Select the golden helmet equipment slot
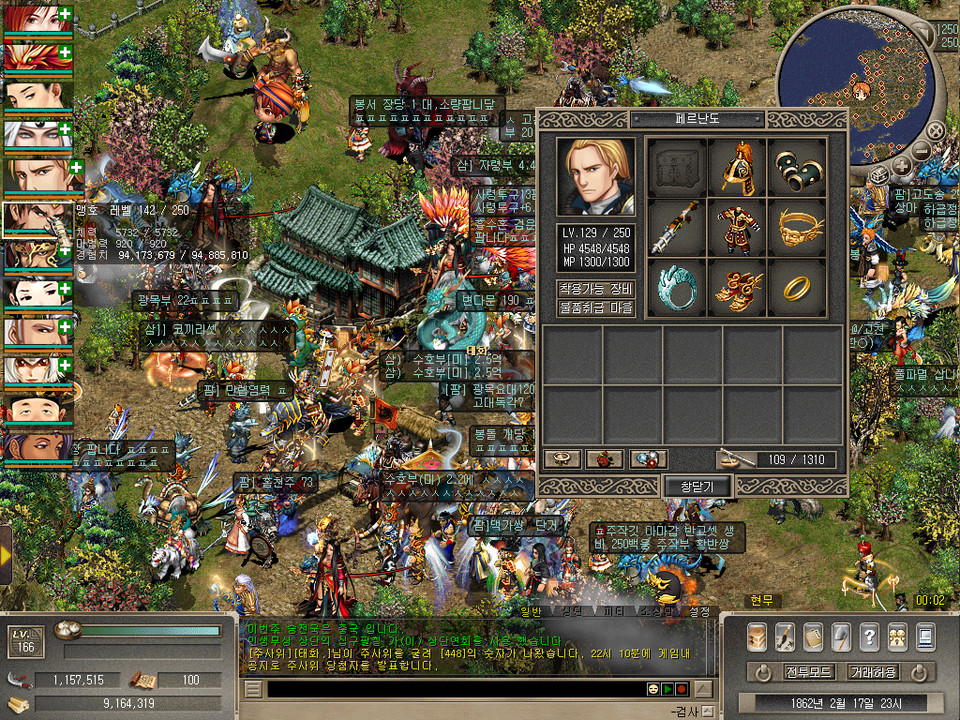The width and height of the screenshot is (960, 720). (737, 168)
